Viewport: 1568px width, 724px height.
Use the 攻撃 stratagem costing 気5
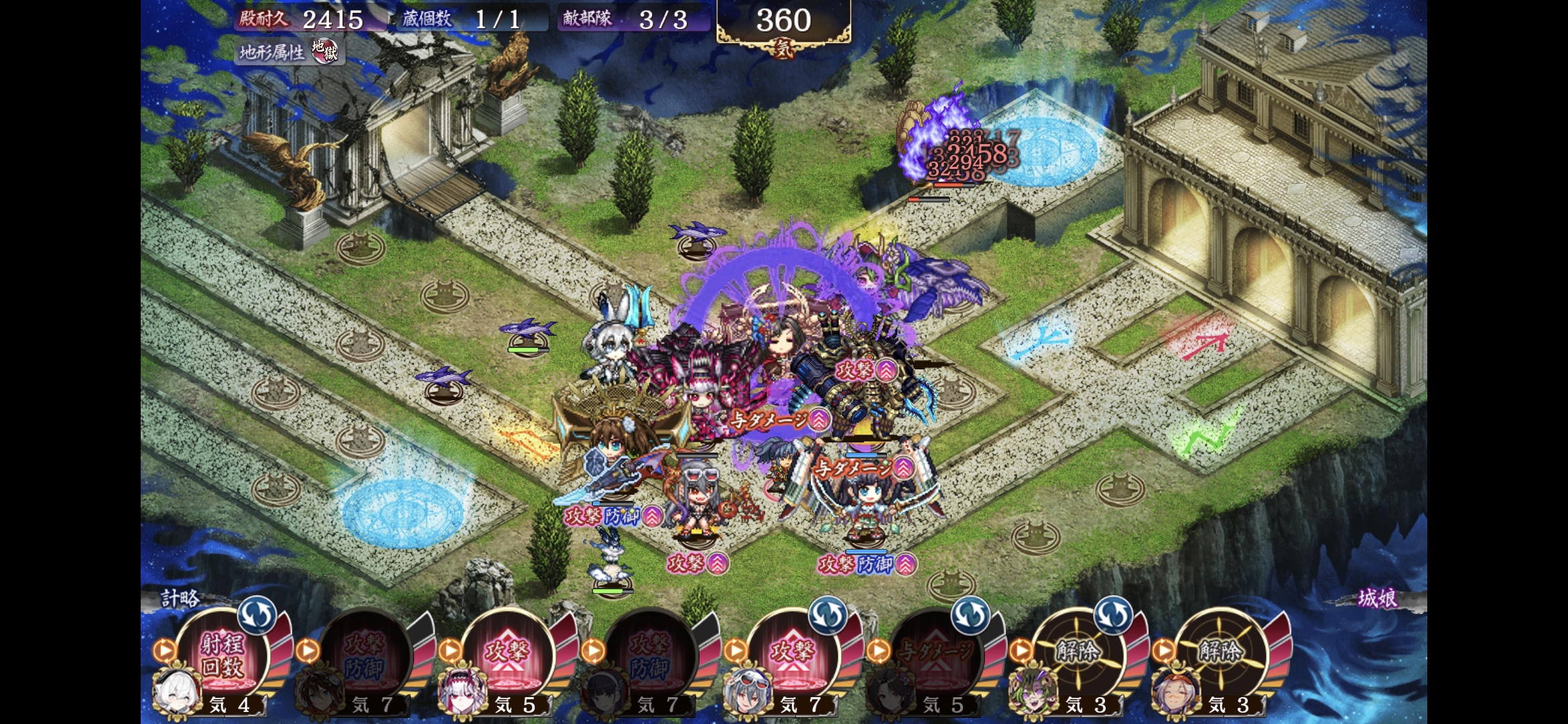(x=507, y=655)
